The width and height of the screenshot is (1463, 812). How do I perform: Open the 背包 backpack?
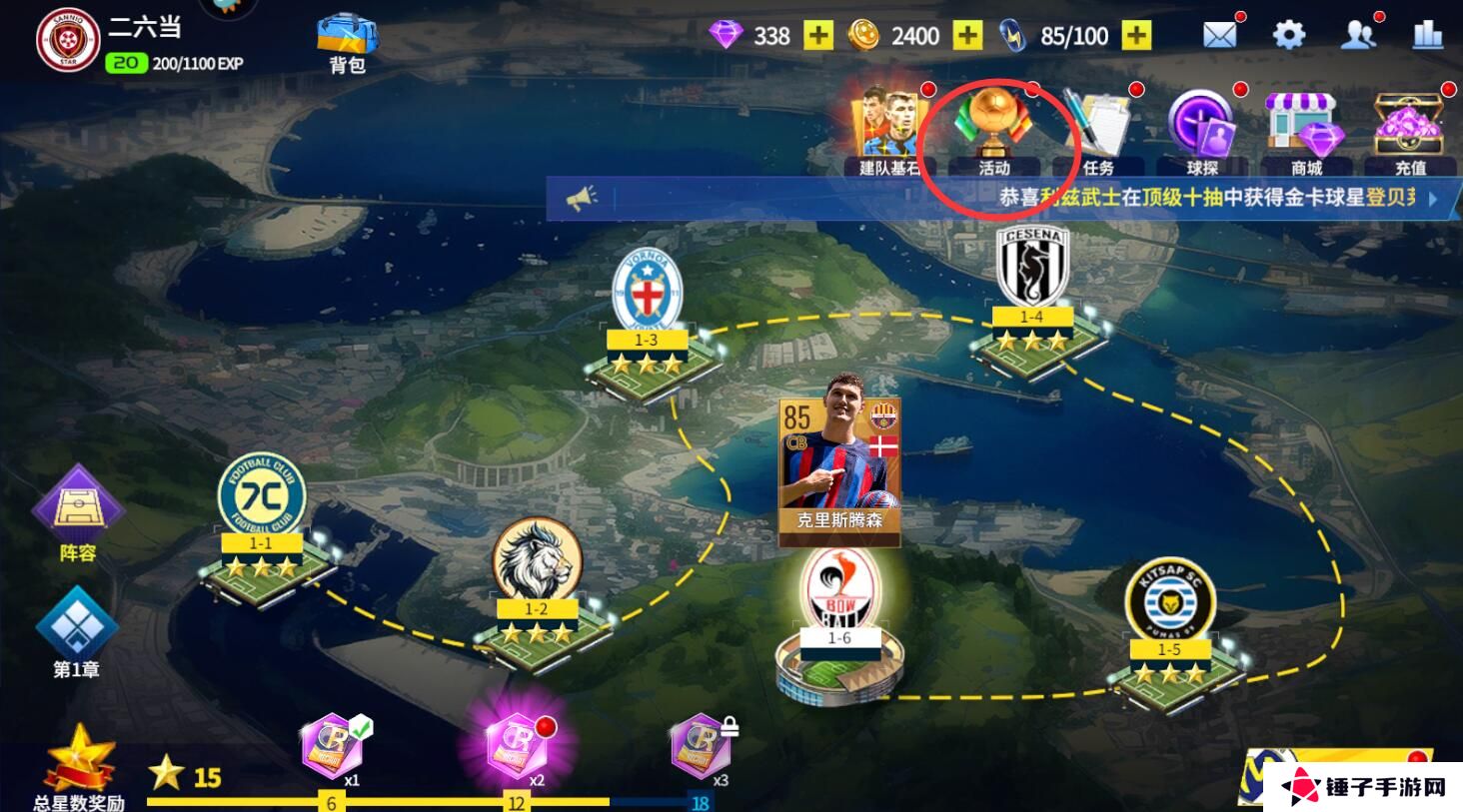pos(347,42)
